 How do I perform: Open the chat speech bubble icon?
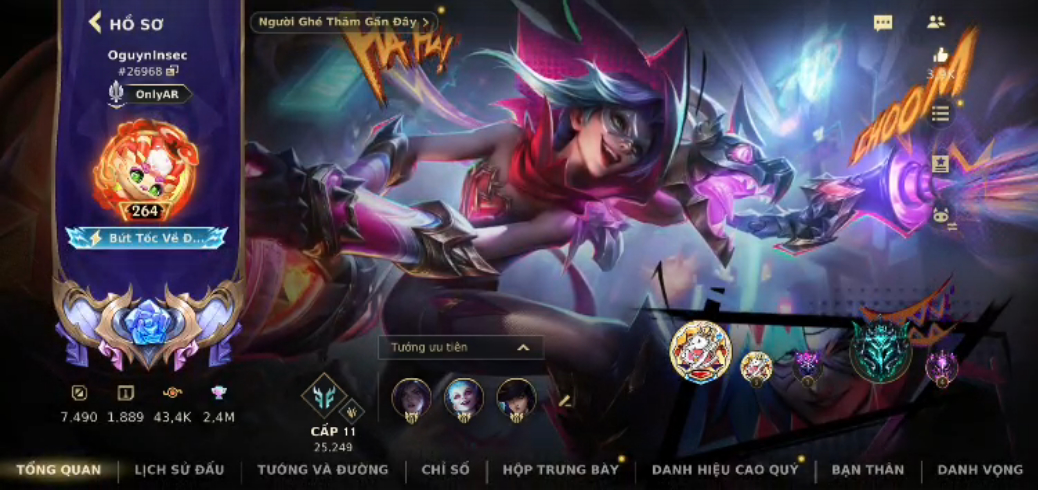[x=883, y=23]
